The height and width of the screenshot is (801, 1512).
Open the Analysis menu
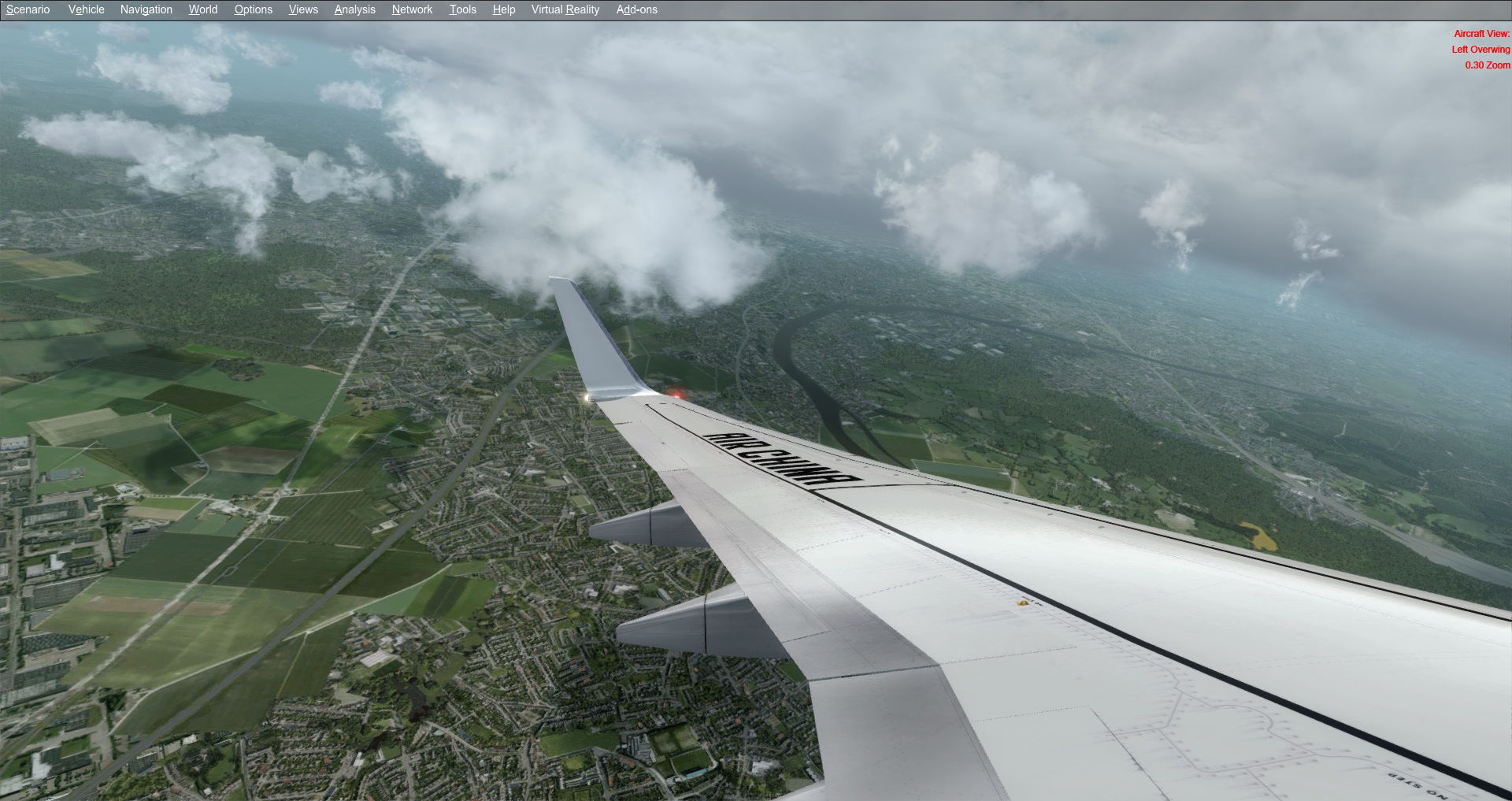(354, 9)
